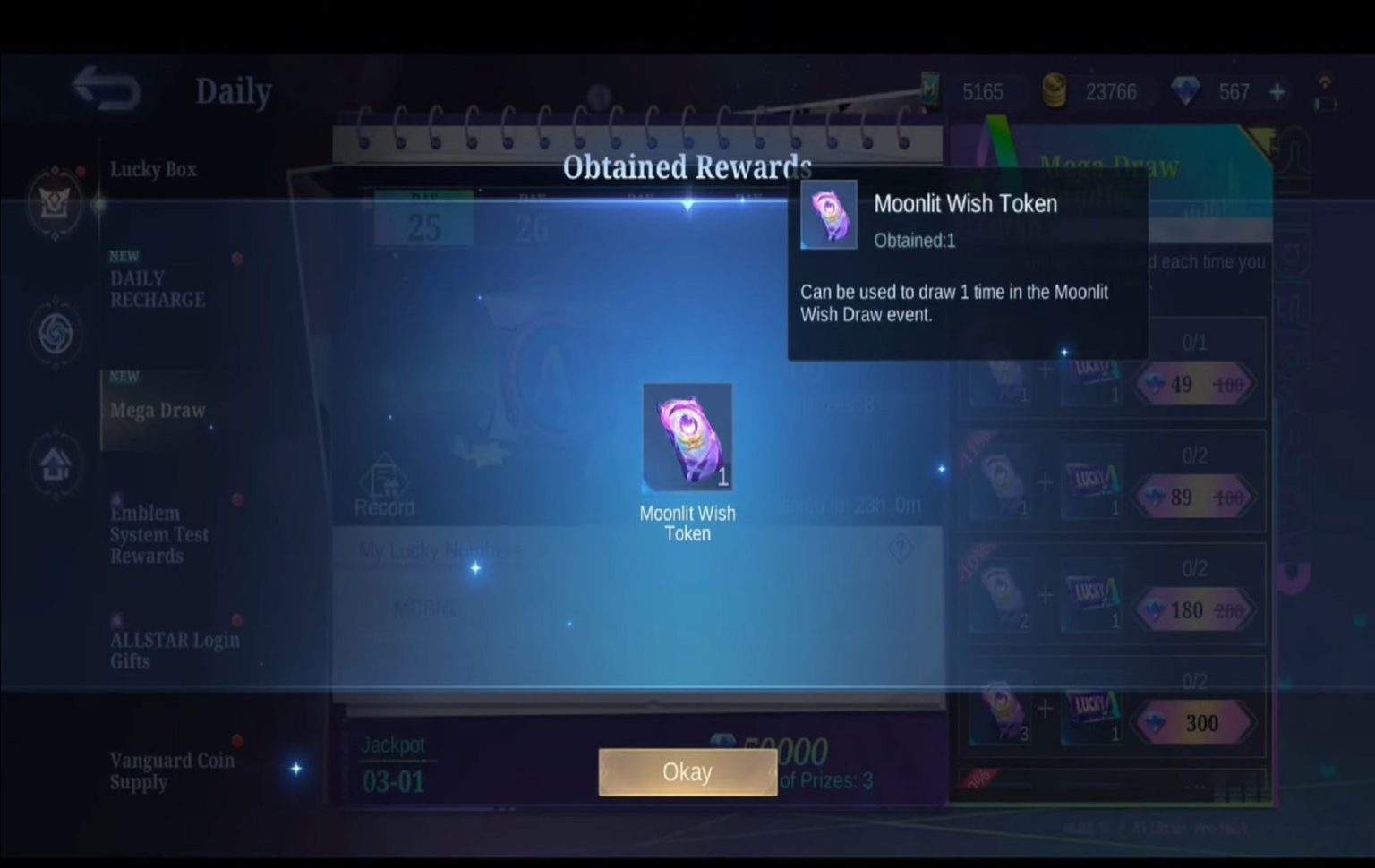Click the gold coins currency icon

pyautogui.click(x=1054, y=91)
